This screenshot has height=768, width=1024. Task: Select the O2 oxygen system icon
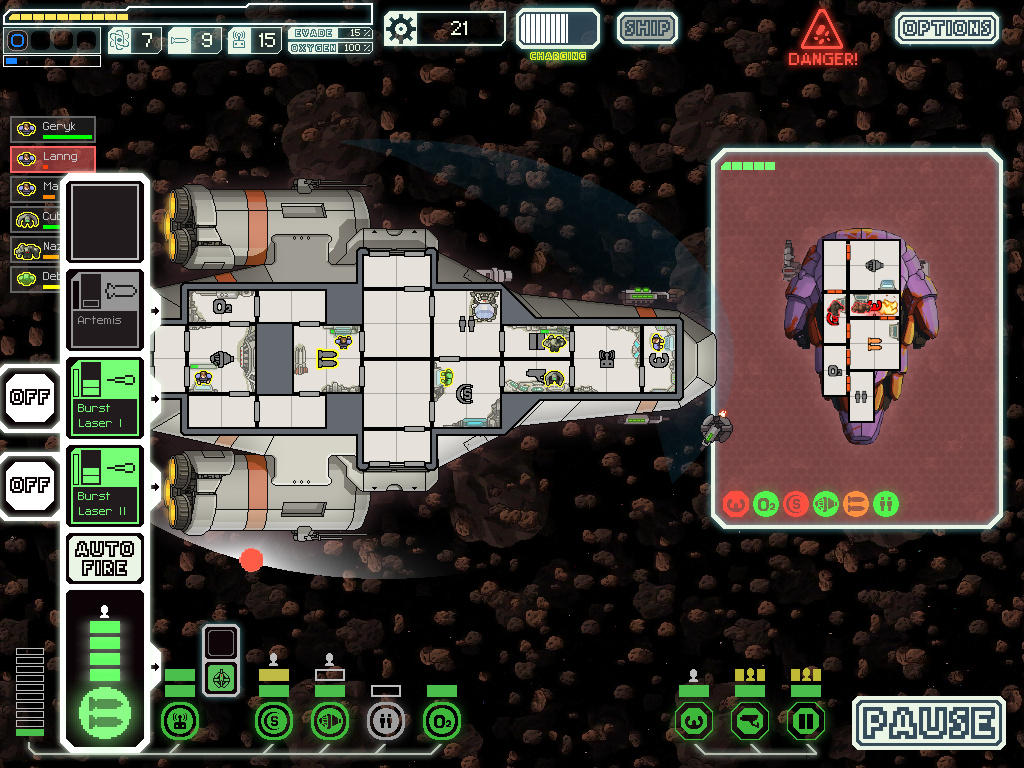point(441,720)
